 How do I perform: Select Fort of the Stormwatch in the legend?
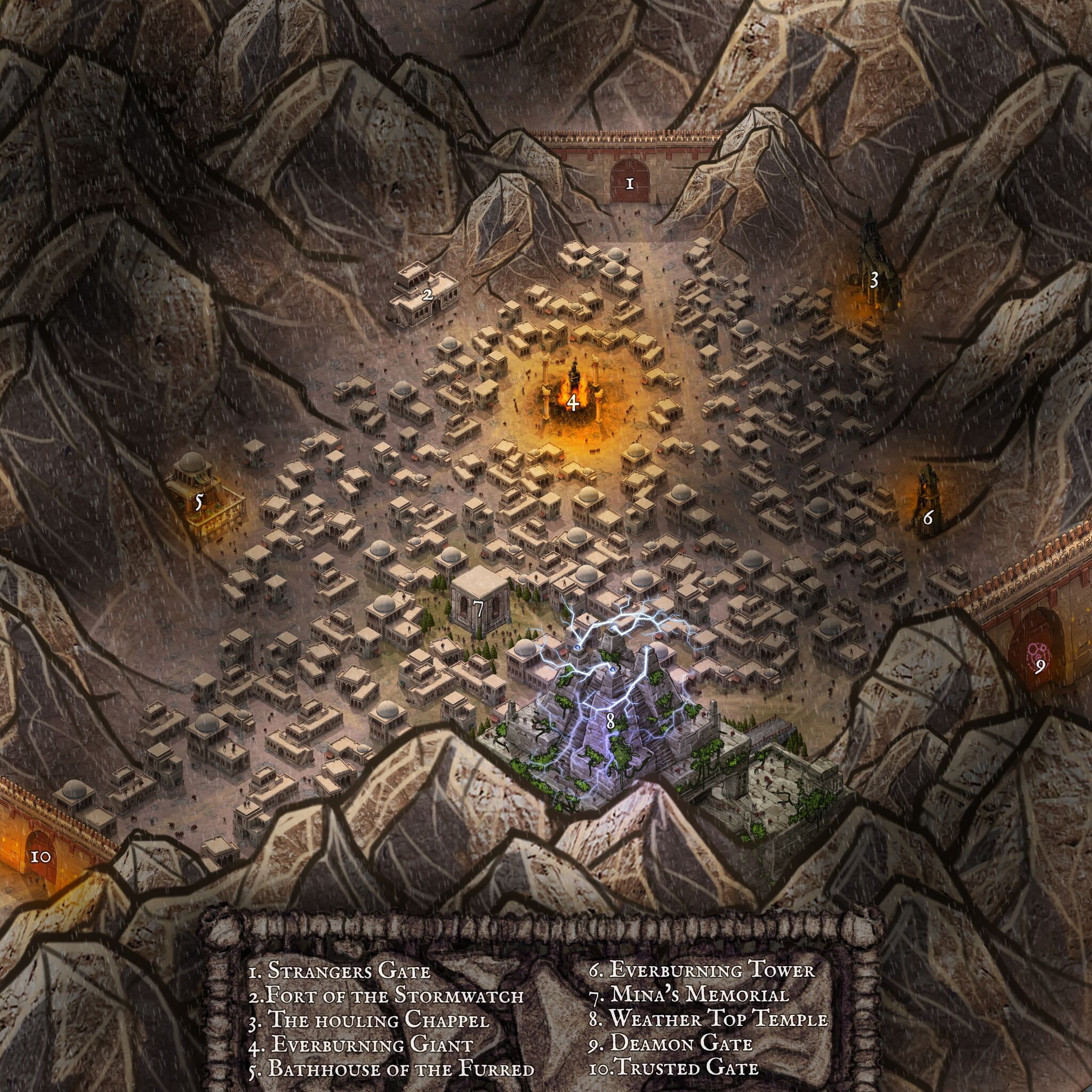click(386, 995)
